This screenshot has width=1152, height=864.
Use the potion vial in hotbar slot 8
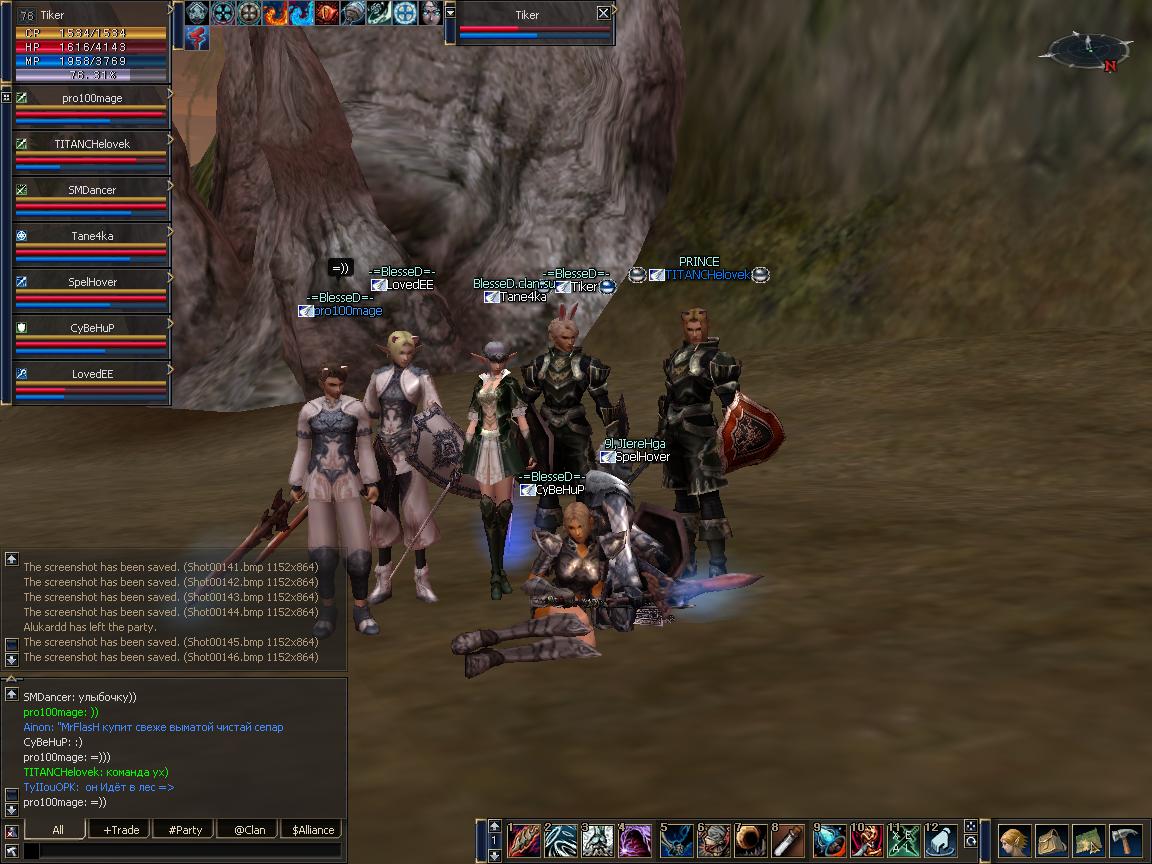pyautogui.click(x=789, y=841)
